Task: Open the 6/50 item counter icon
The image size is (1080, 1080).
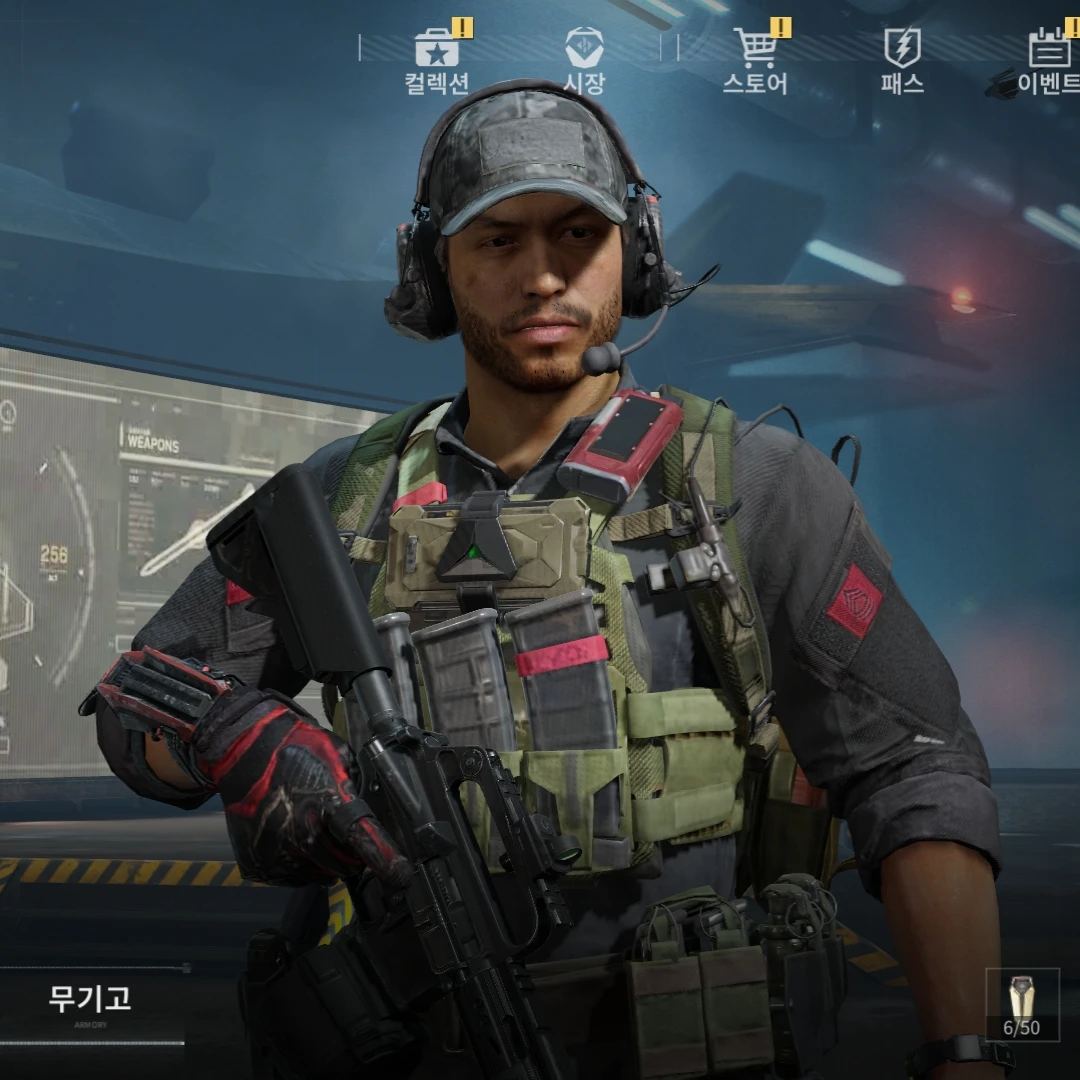Action: [1022, 1004]
